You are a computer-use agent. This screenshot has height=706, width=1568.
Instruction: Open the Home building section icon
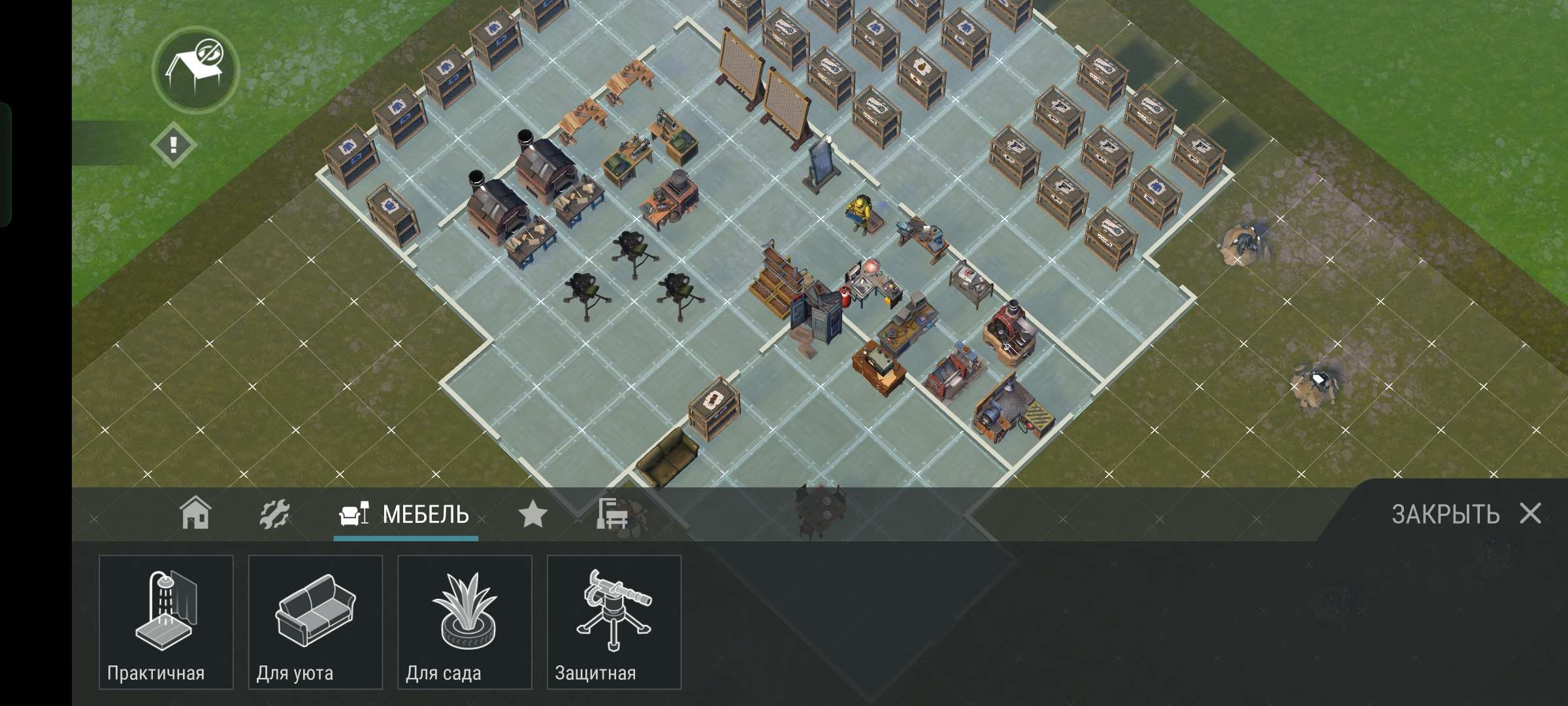pyautogui.click(x=196, y=514)
